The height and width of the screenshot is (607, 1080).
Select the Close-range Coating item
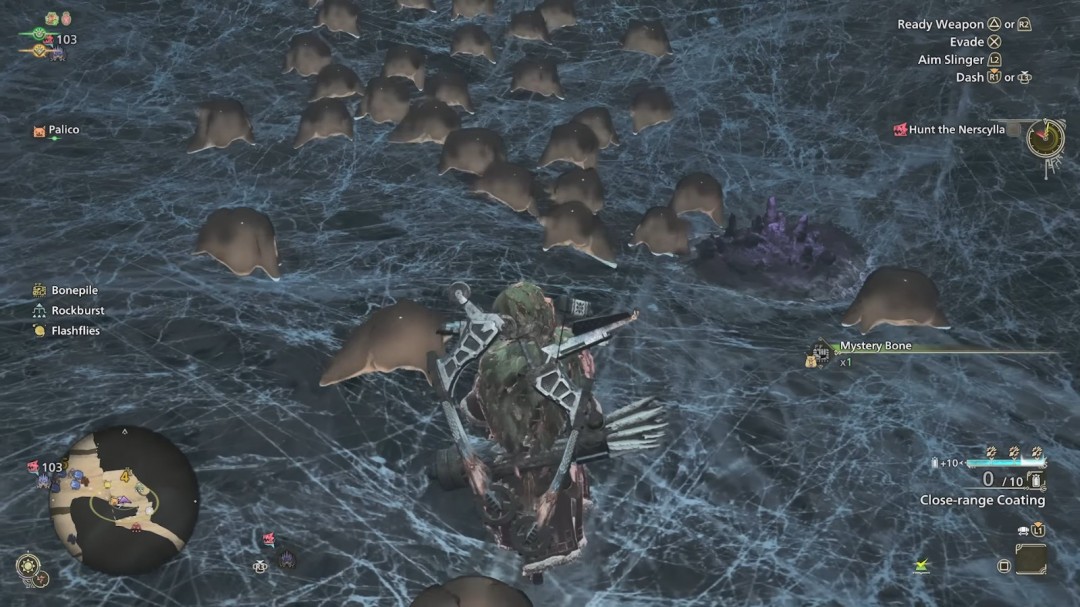[x=982, y=500]
